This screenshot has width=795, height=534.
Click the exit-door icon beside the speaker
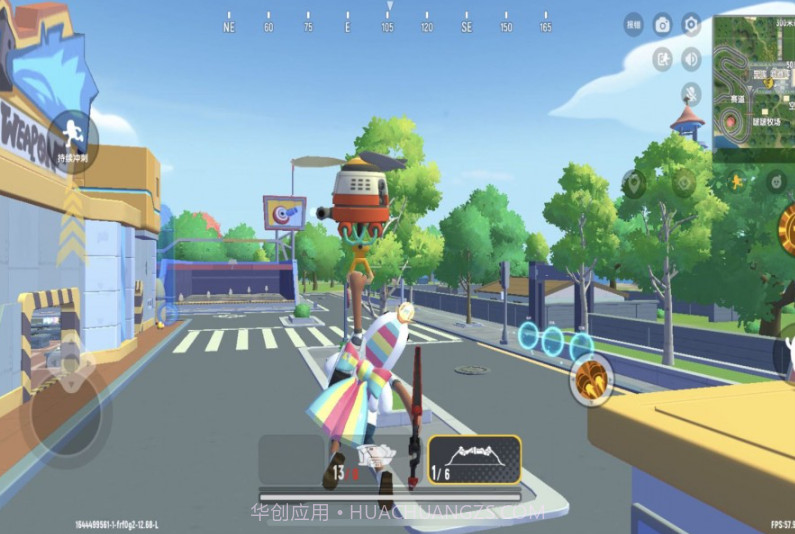[662, 59]
